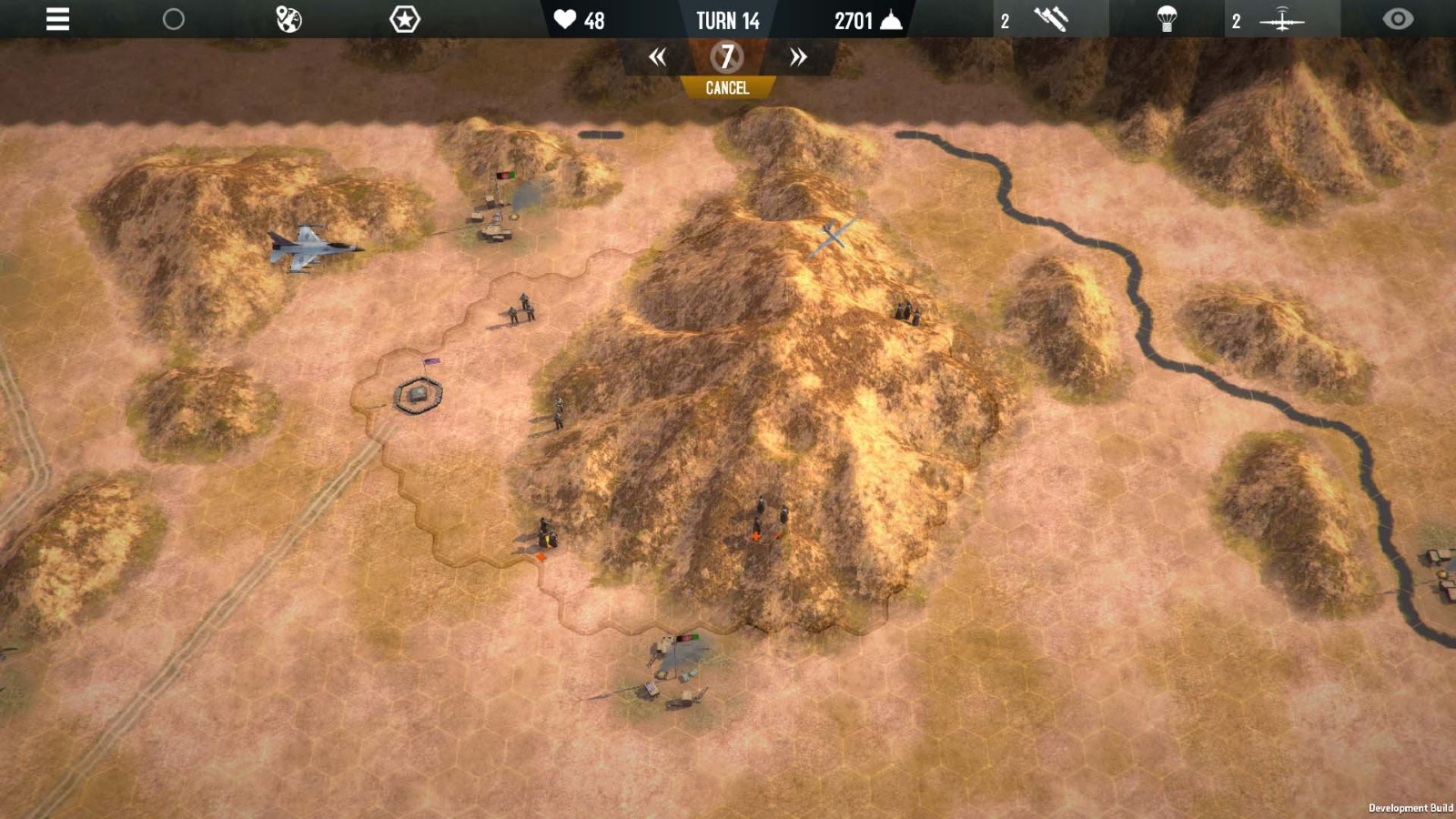Click the numbered 7 turn badge
Screen dimensions: 1456x819
(x=726, y=56)
